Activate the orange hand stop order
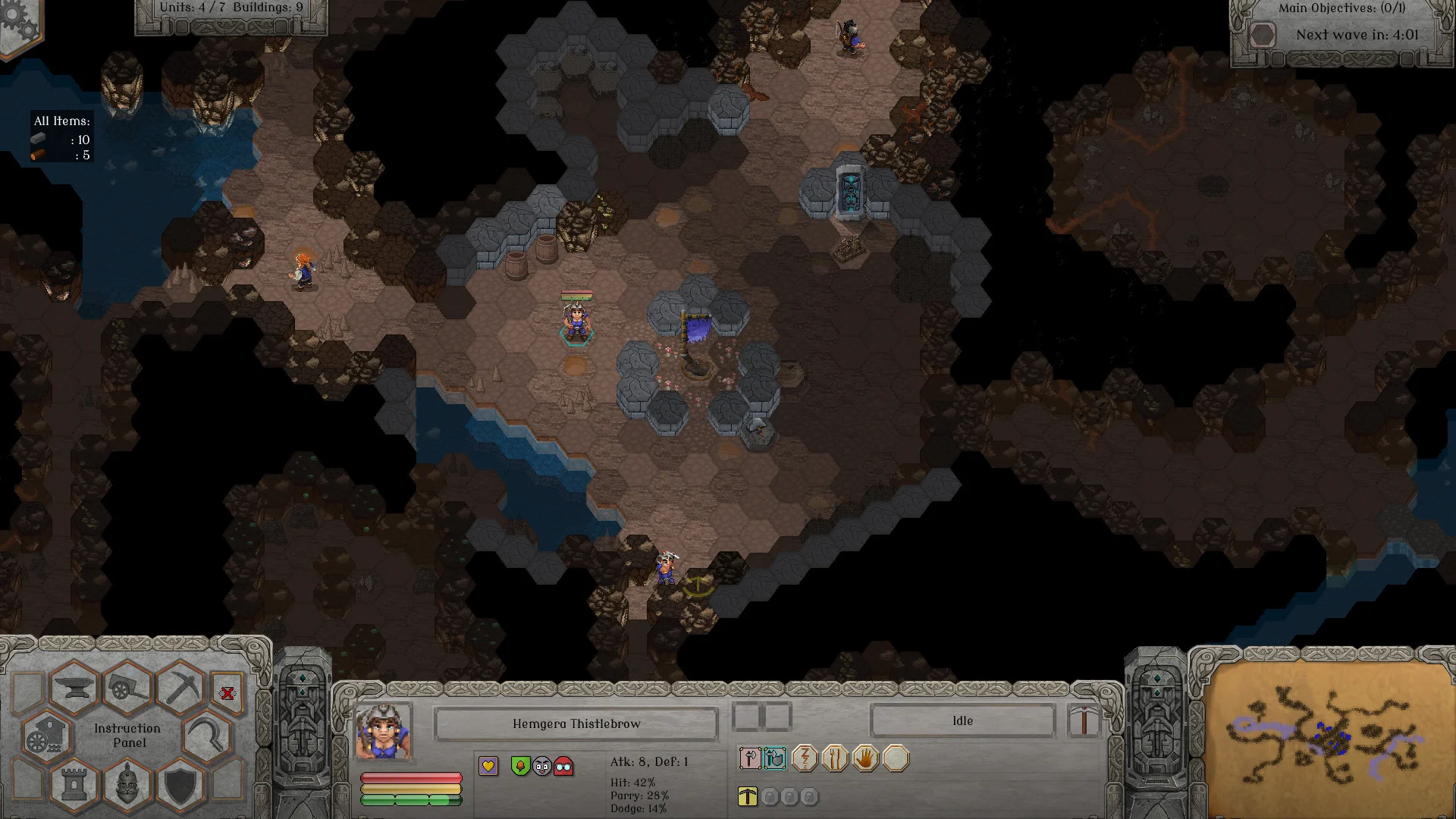The image size is (1456, 819). tap(865, 758)
